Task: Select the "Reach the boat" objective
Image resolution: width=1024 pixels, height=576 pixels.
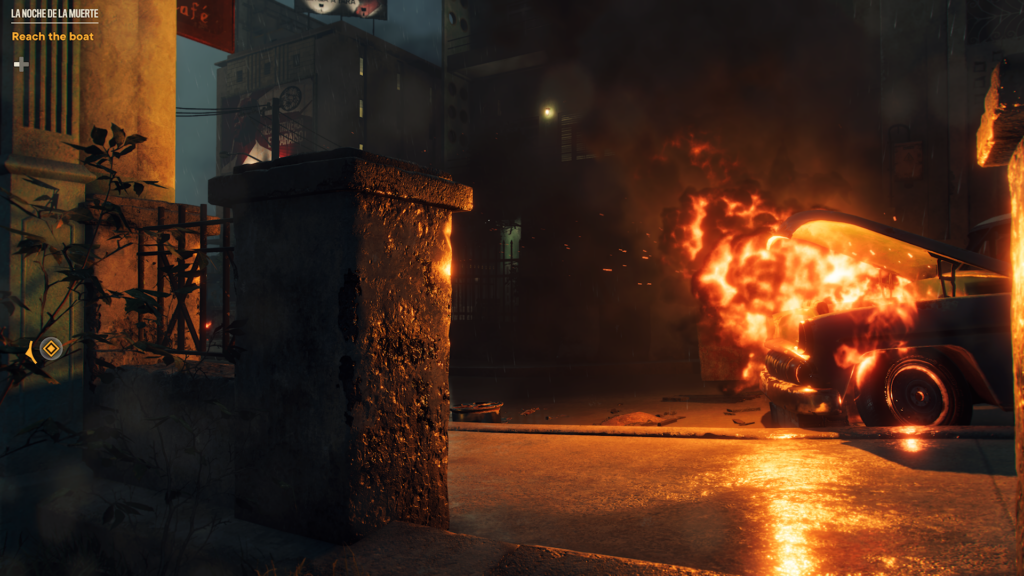Action: point(53,37)
